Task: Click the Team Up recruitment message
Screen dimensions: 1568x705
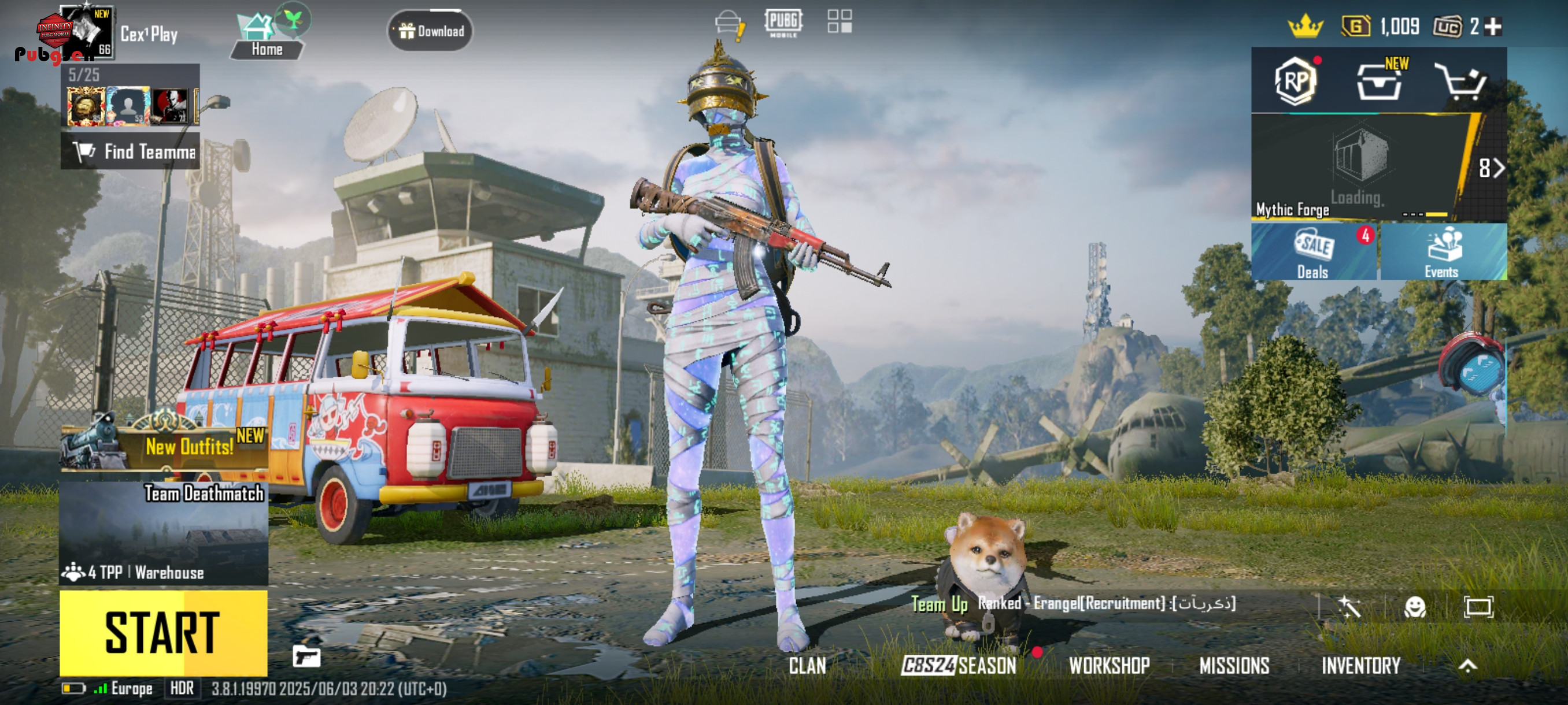Action: pos(1074,603)
